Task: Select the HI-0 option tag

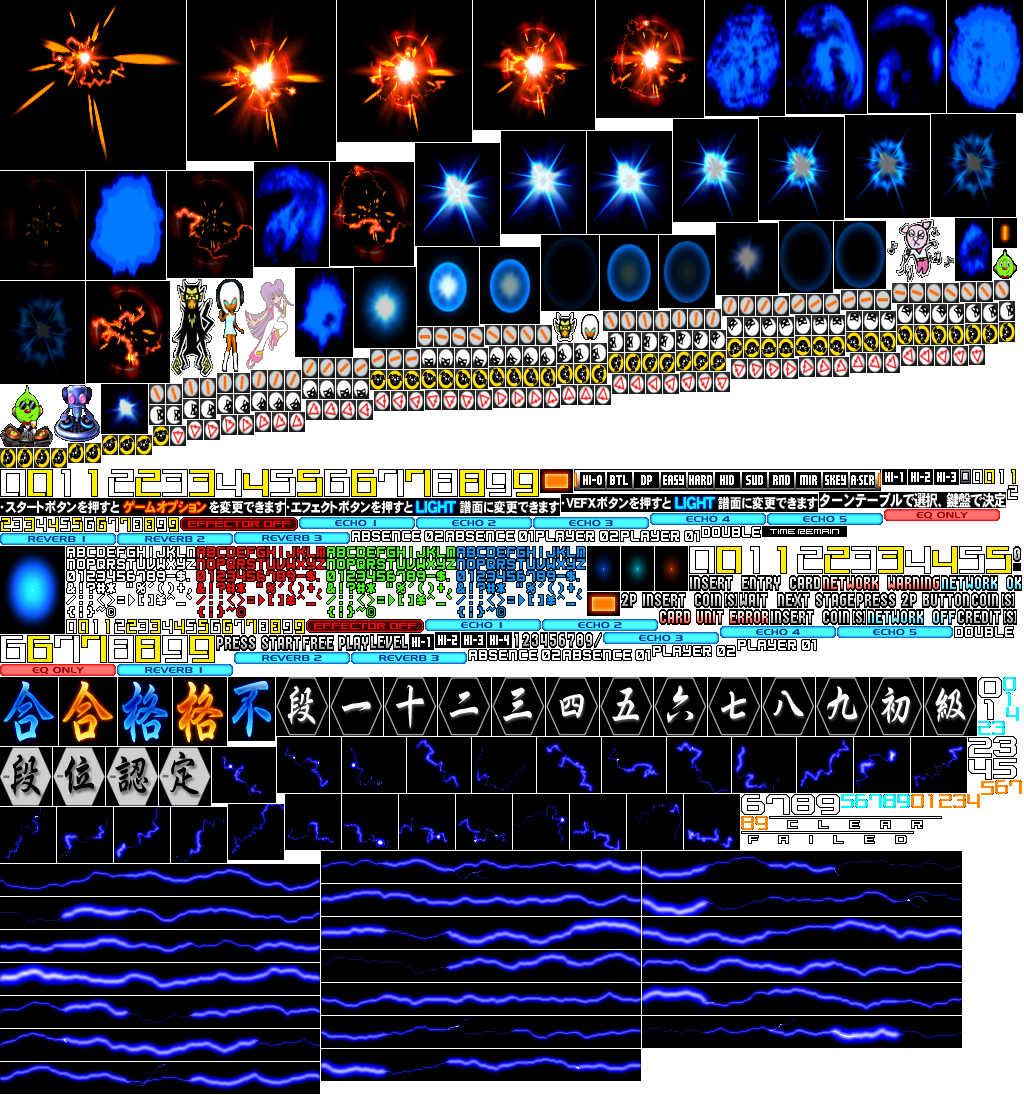Action: [592, 480]
